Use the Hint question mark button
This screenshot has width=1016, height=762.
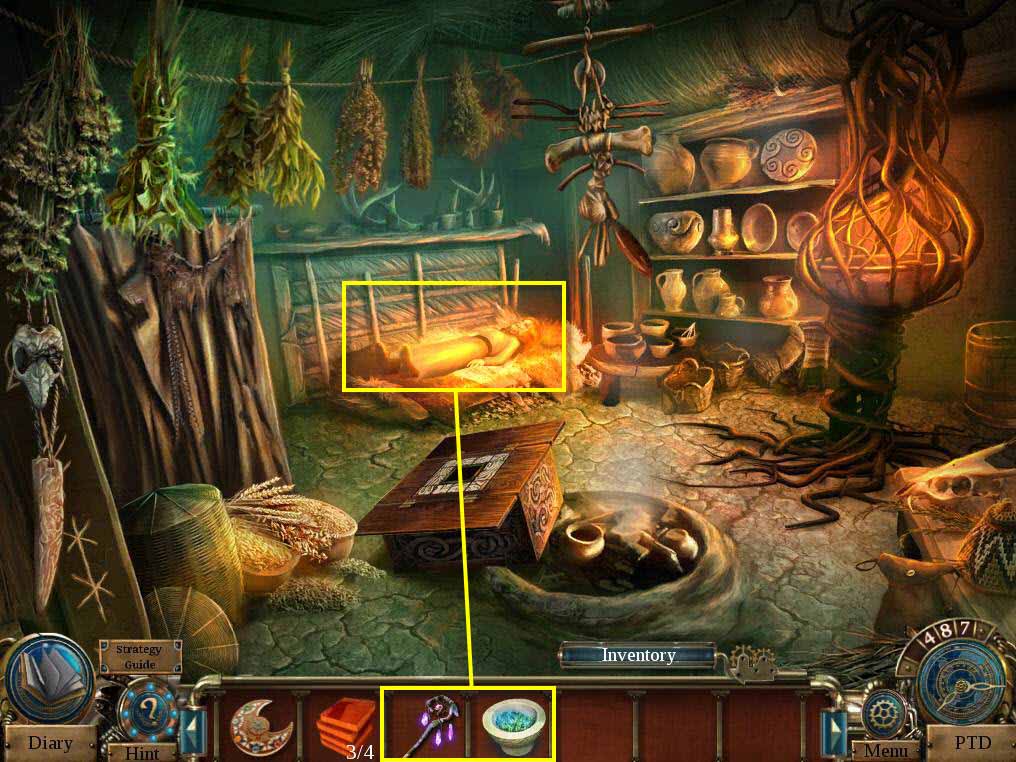point(145,712)
